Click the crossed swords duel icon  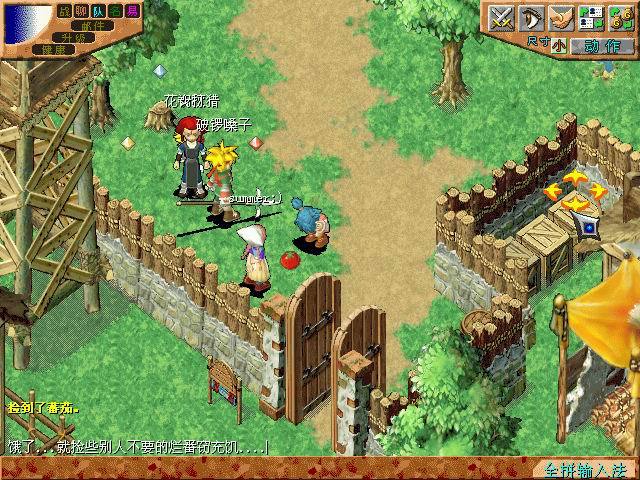pyautogui.click(x=501, y=17)
